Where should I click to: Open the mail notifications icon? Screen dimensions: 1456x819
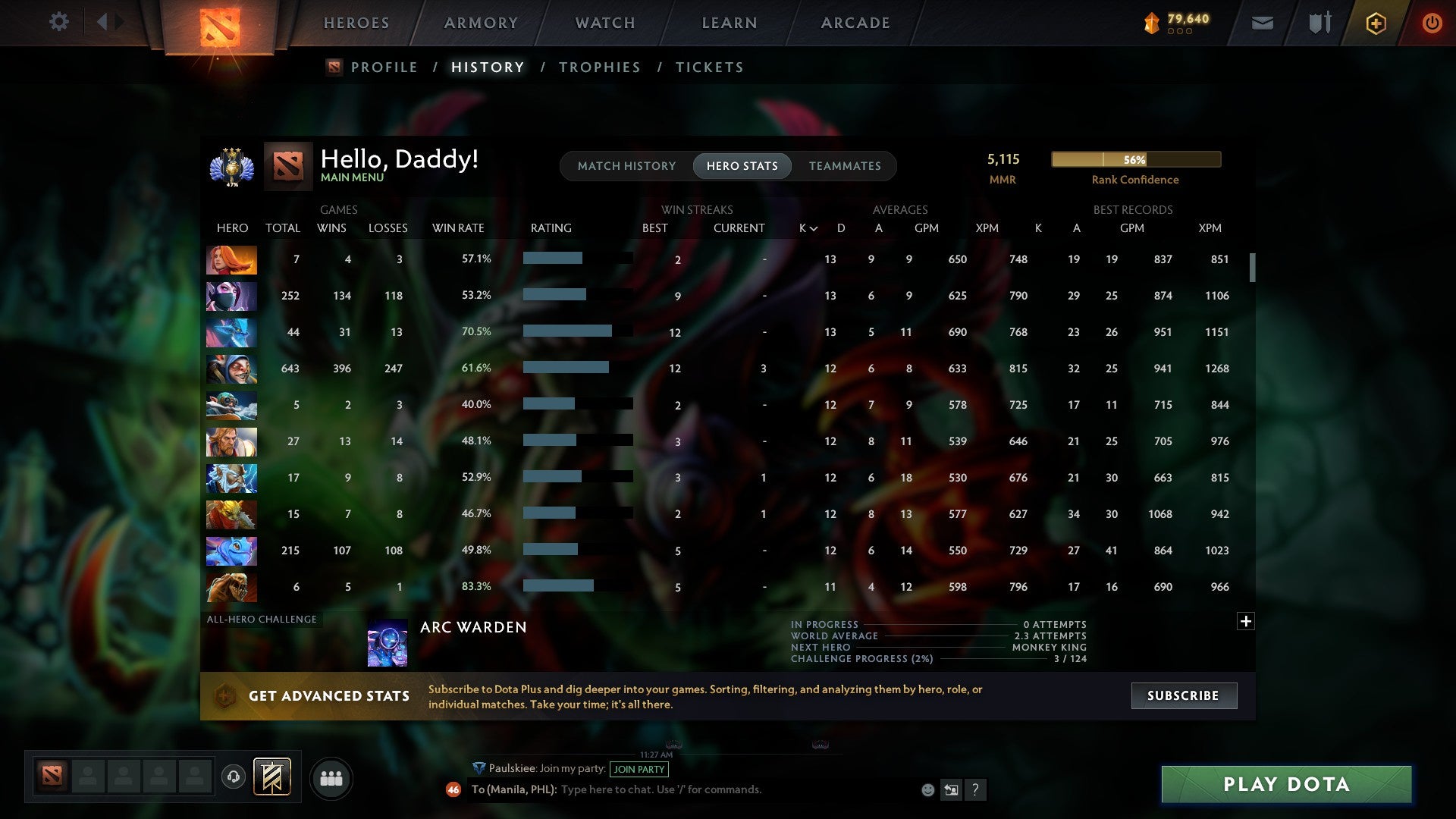point(1263,23)
